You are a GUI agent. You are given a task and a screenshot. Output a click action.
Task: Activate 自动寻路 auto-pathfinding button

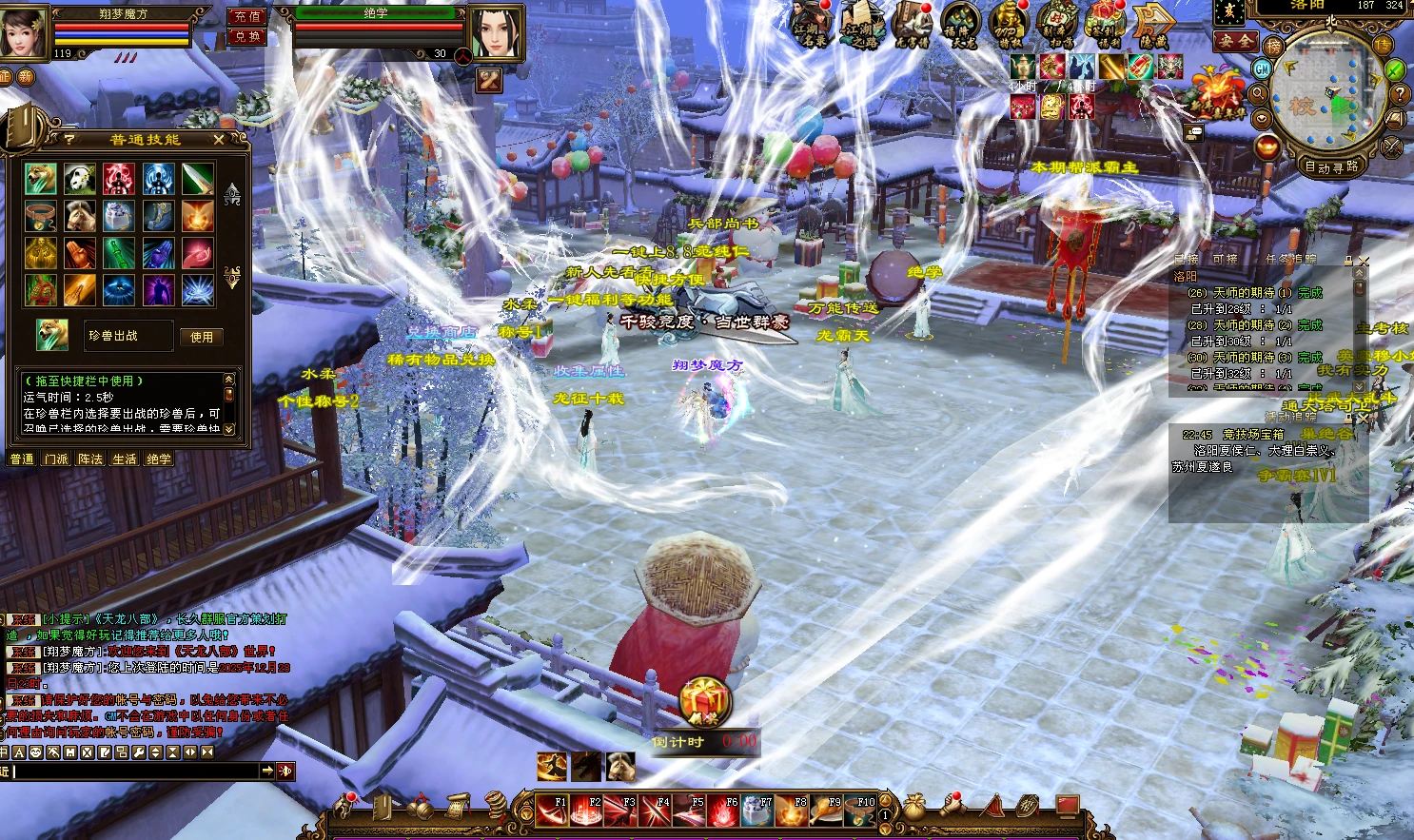click(x=1332, y=167)
